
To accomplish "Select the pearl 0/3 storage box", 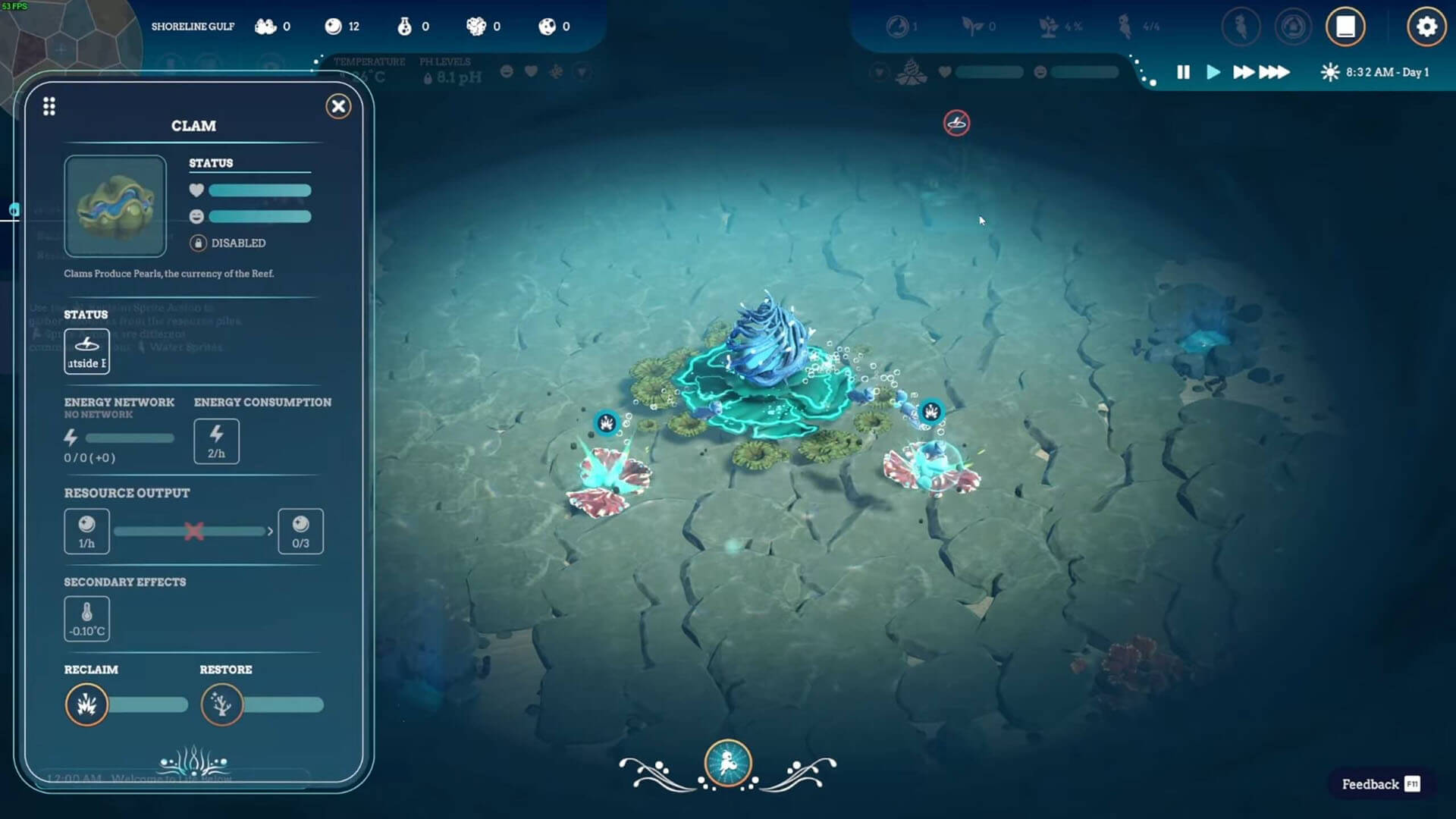I will [x=300, y=531].
